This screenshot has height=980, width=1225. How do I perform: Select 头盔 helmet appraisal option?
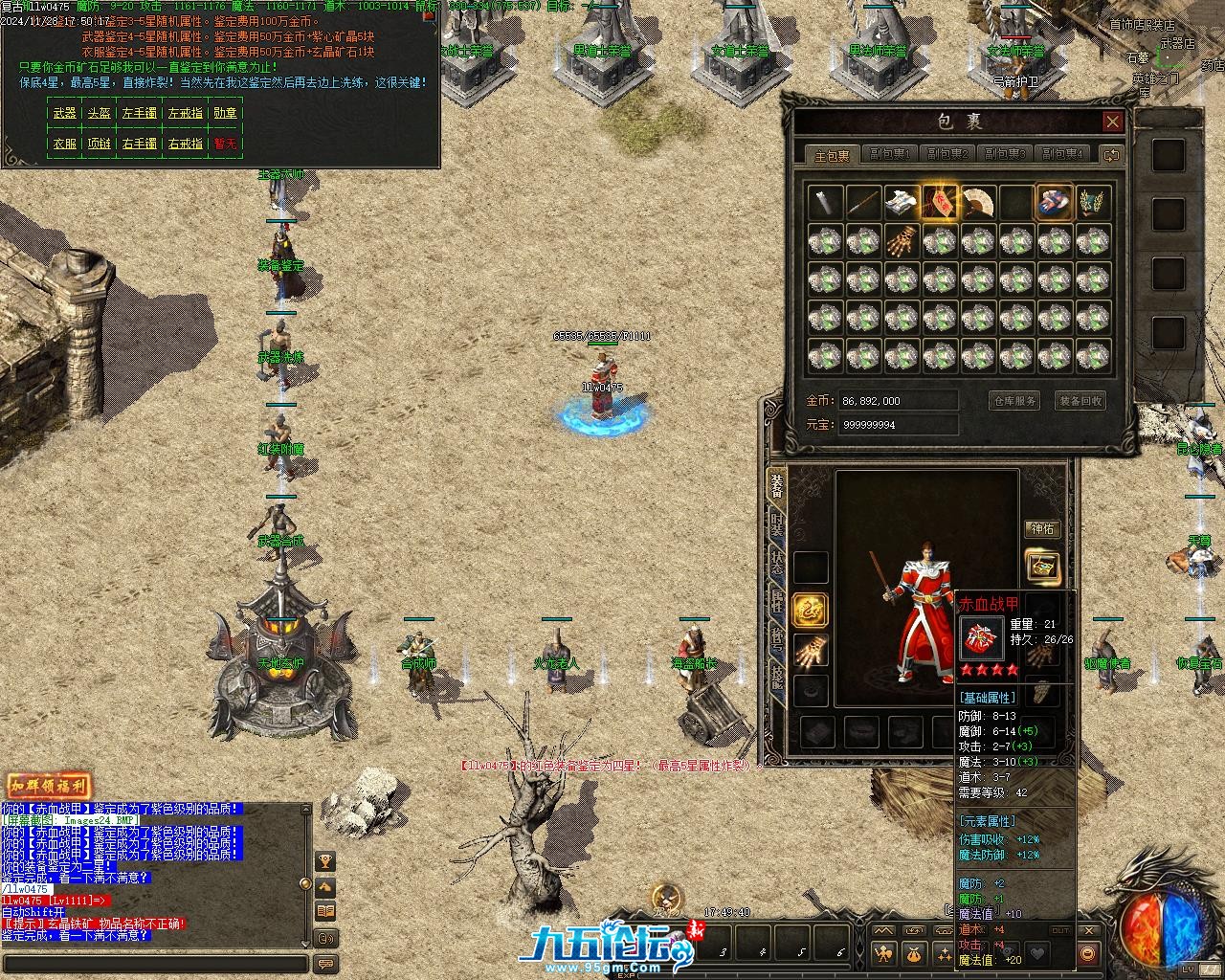100,113
